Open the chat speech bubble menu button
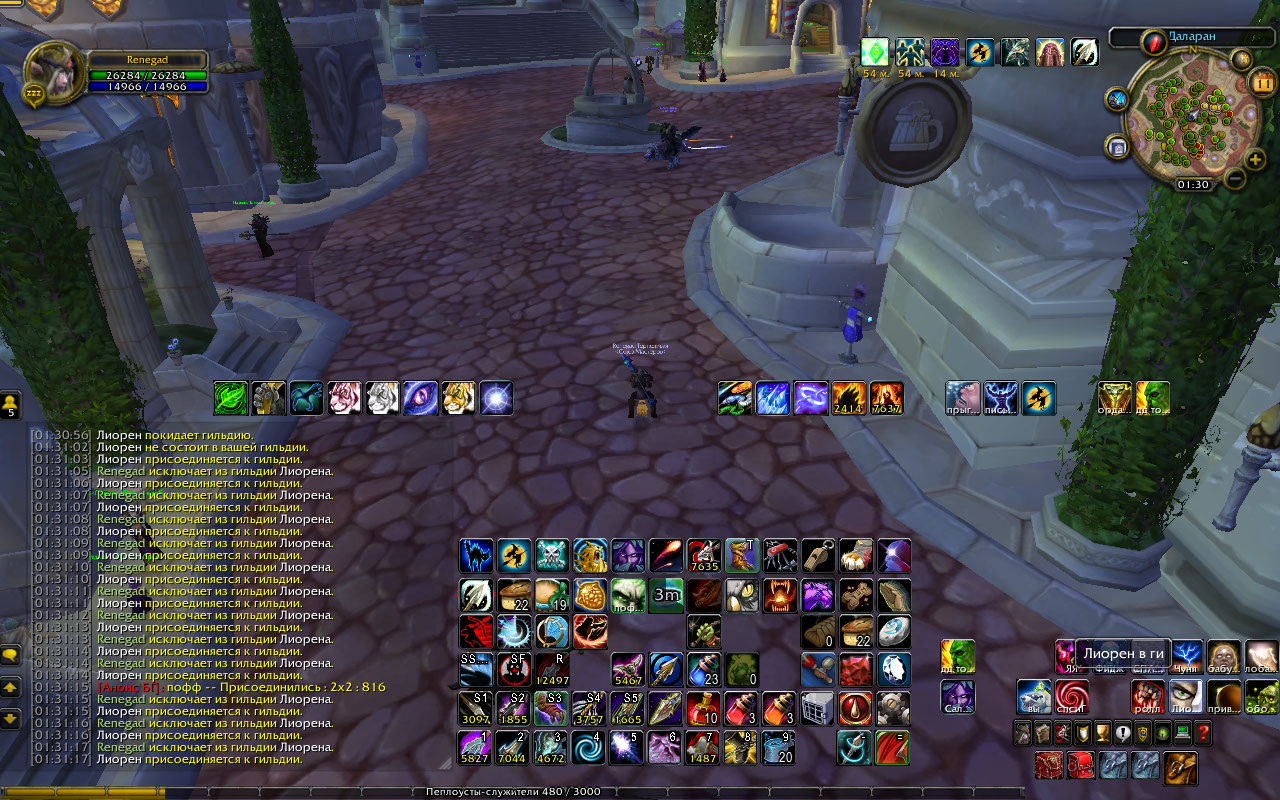The width and height of the screenshot is (1280, 800). (11, 655)
